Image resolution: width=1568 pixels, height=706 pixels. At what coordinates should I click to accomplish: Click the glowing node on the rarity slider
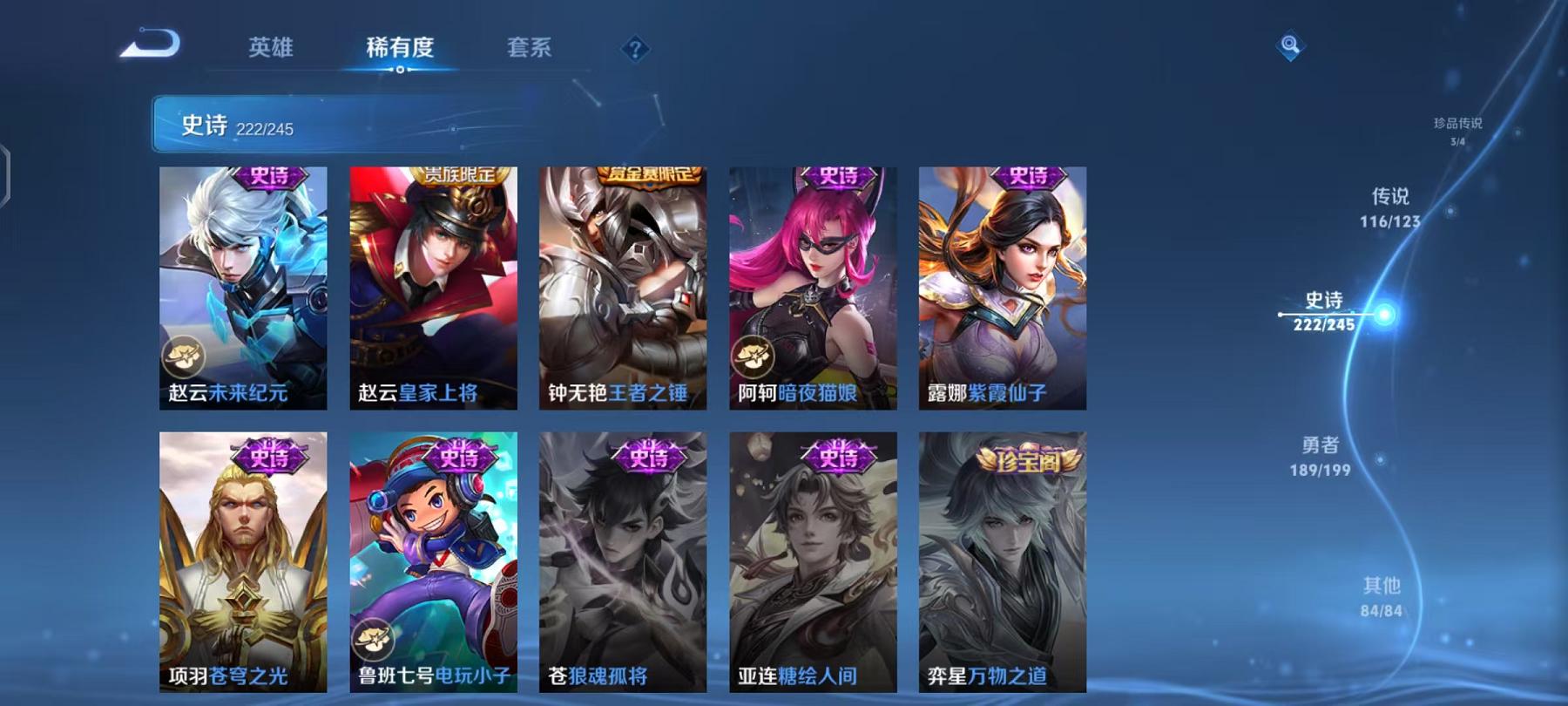[1382, 313]
